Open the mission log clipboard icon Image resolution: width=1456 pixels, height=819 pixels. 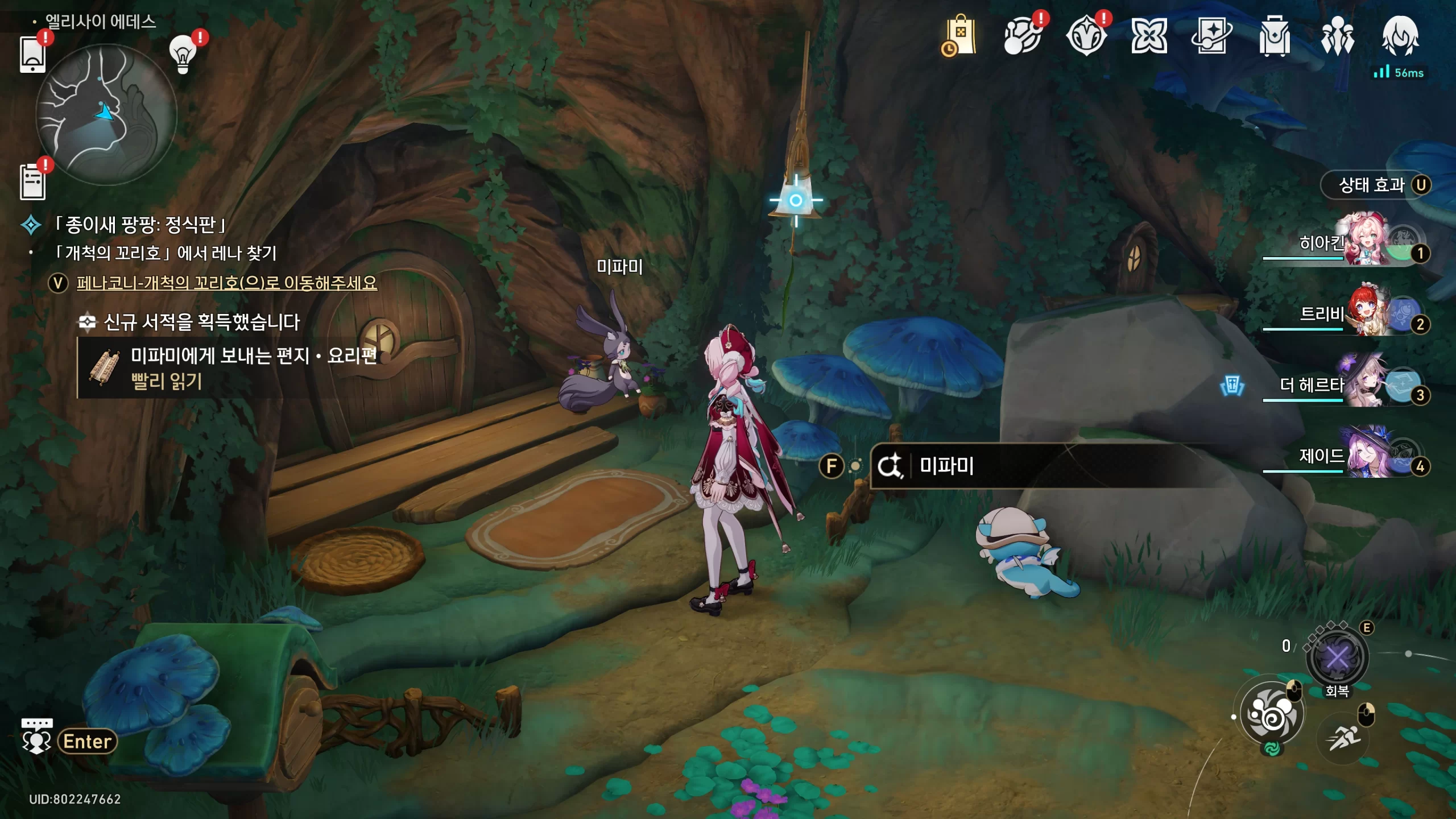point(32,181)
